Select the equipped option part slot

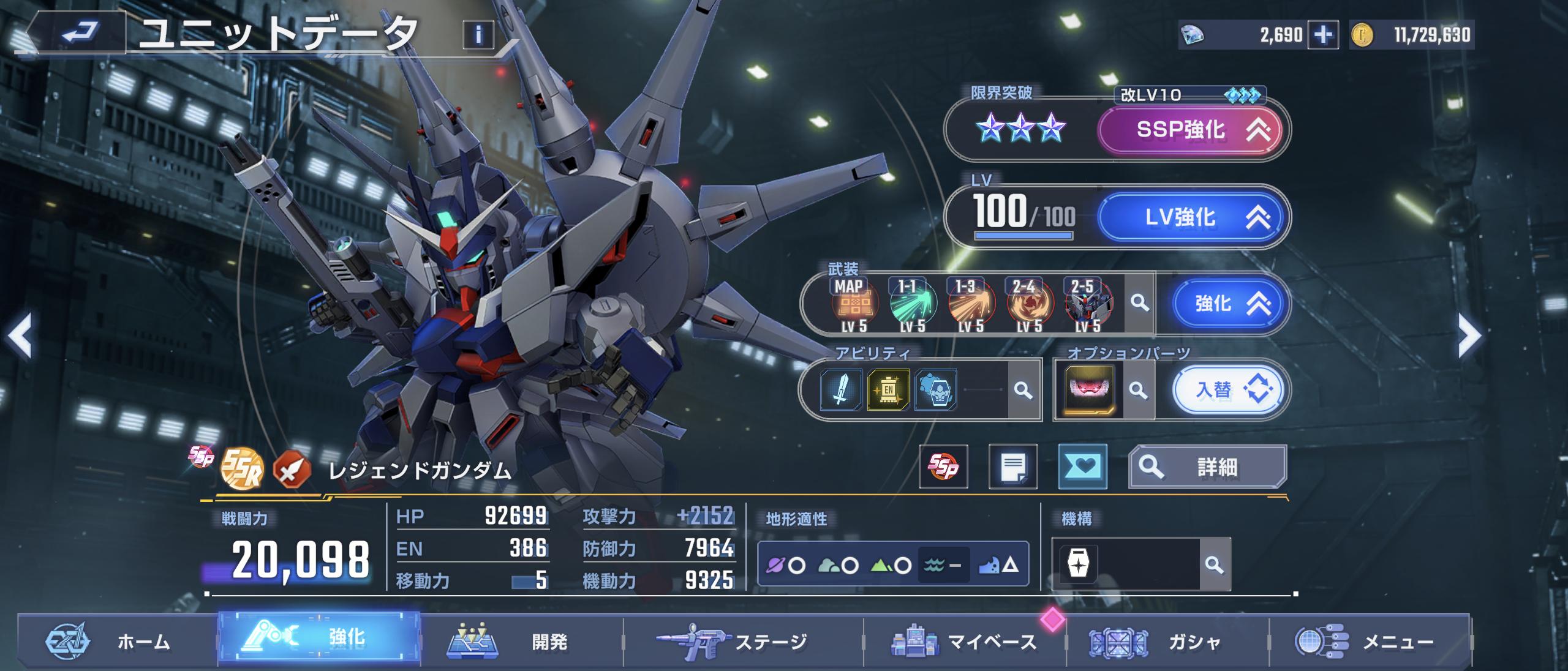(1090, 390)
